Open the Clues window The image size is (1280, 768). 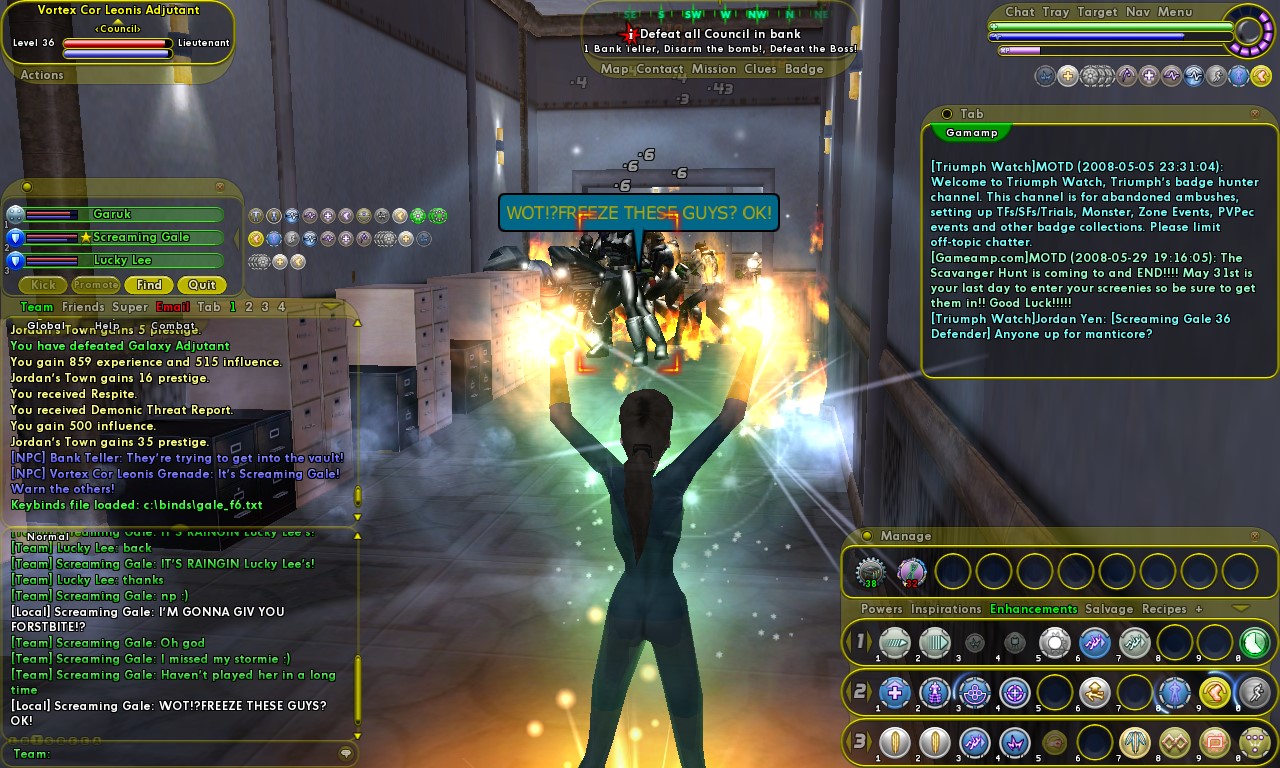point(760,69)
